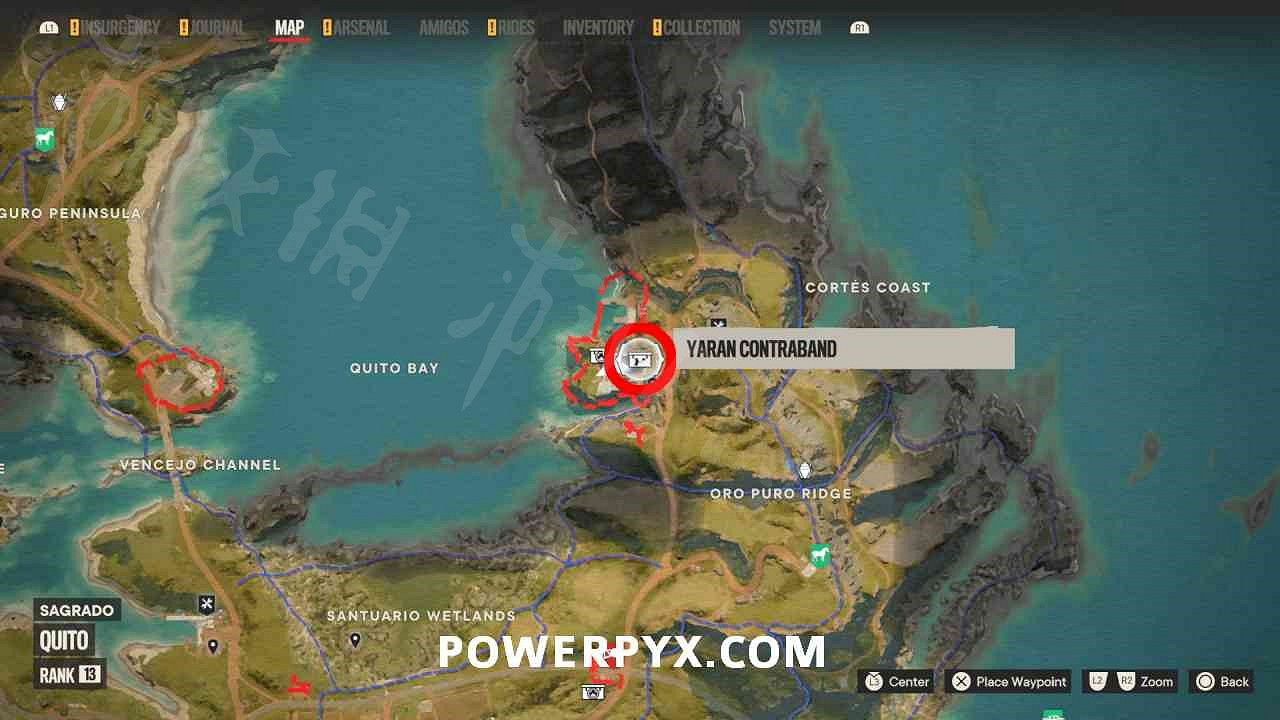Image resolution: width=1280 pixels, height=720 pixels.
Task: Click the R1 shoulder button prompt
Action: coord(858,27)
